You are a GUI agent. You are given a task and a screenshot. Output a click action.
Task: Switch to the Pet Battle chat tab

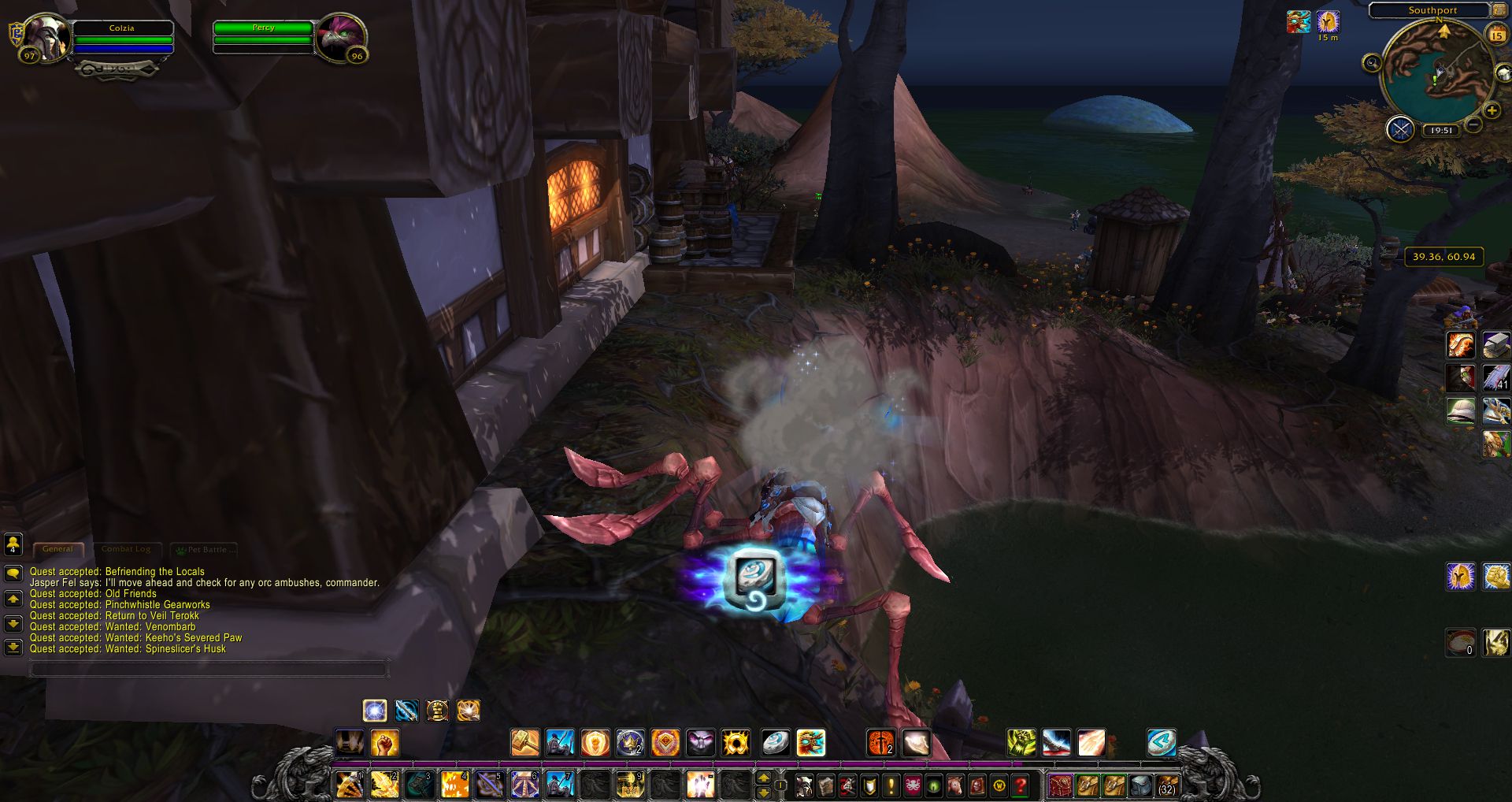coord(205,549)
